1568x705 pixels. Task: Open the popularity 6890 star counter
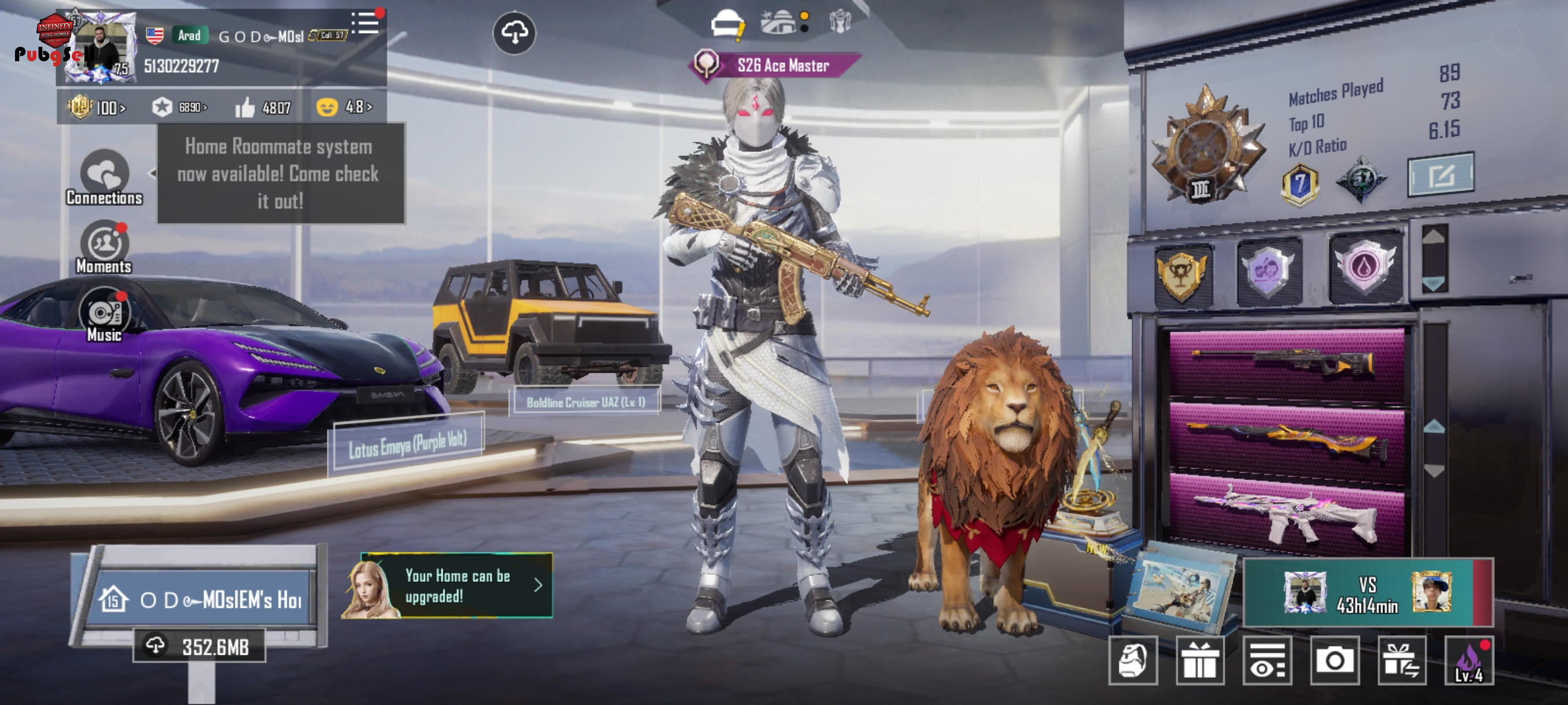[180, 107]
